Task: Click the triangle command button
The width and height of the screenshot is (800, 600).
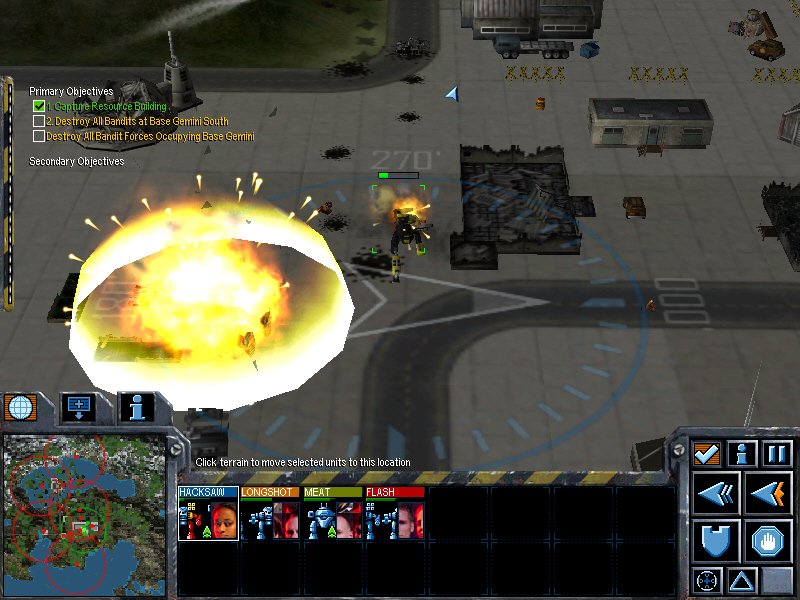Action: click(x=742, y=579)
